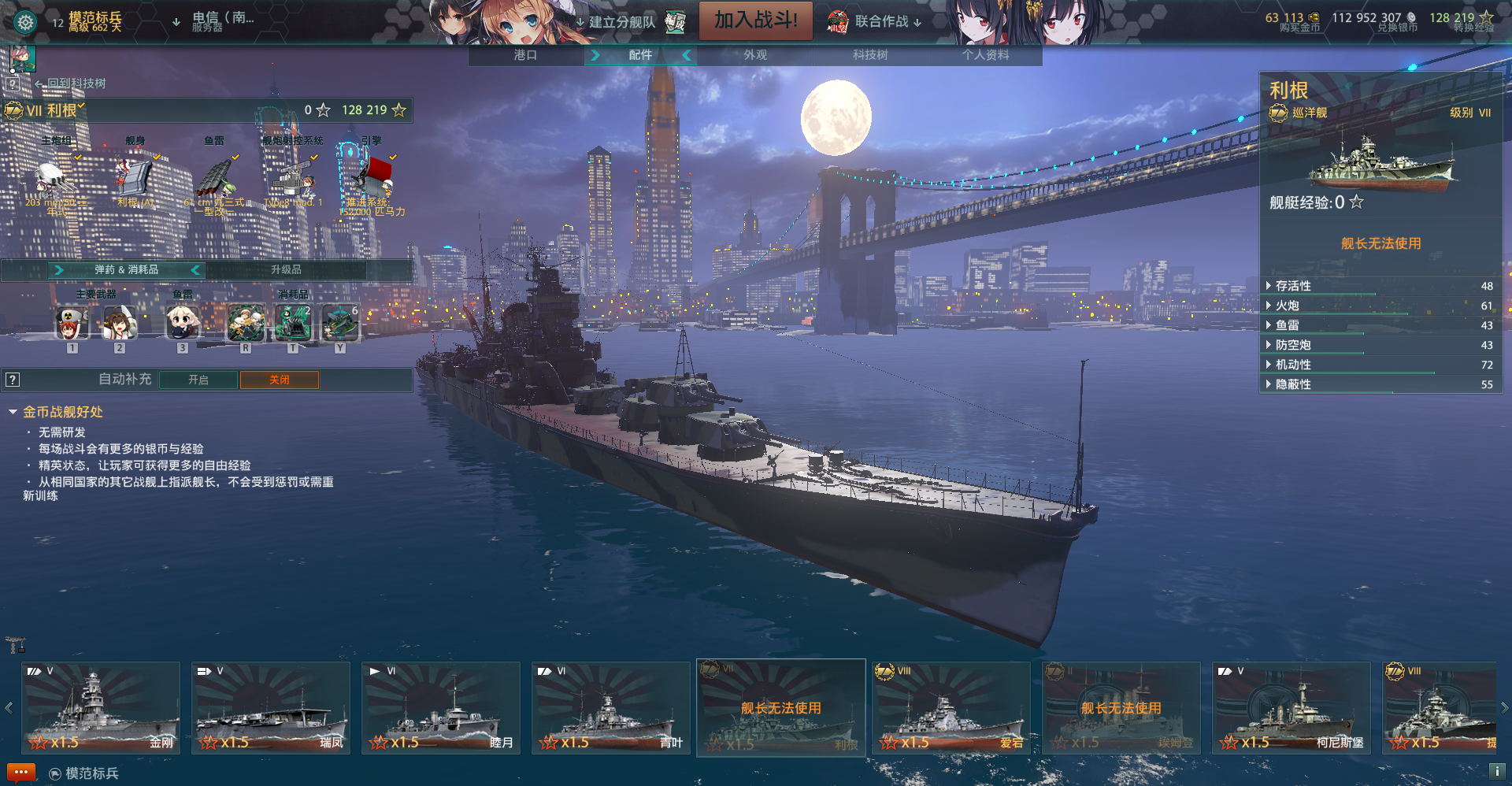Image resolution: width=1512 pixels, height=786 pixels.
Task: Switch to the 外观 tab
Action: click(x=755, y=55)
